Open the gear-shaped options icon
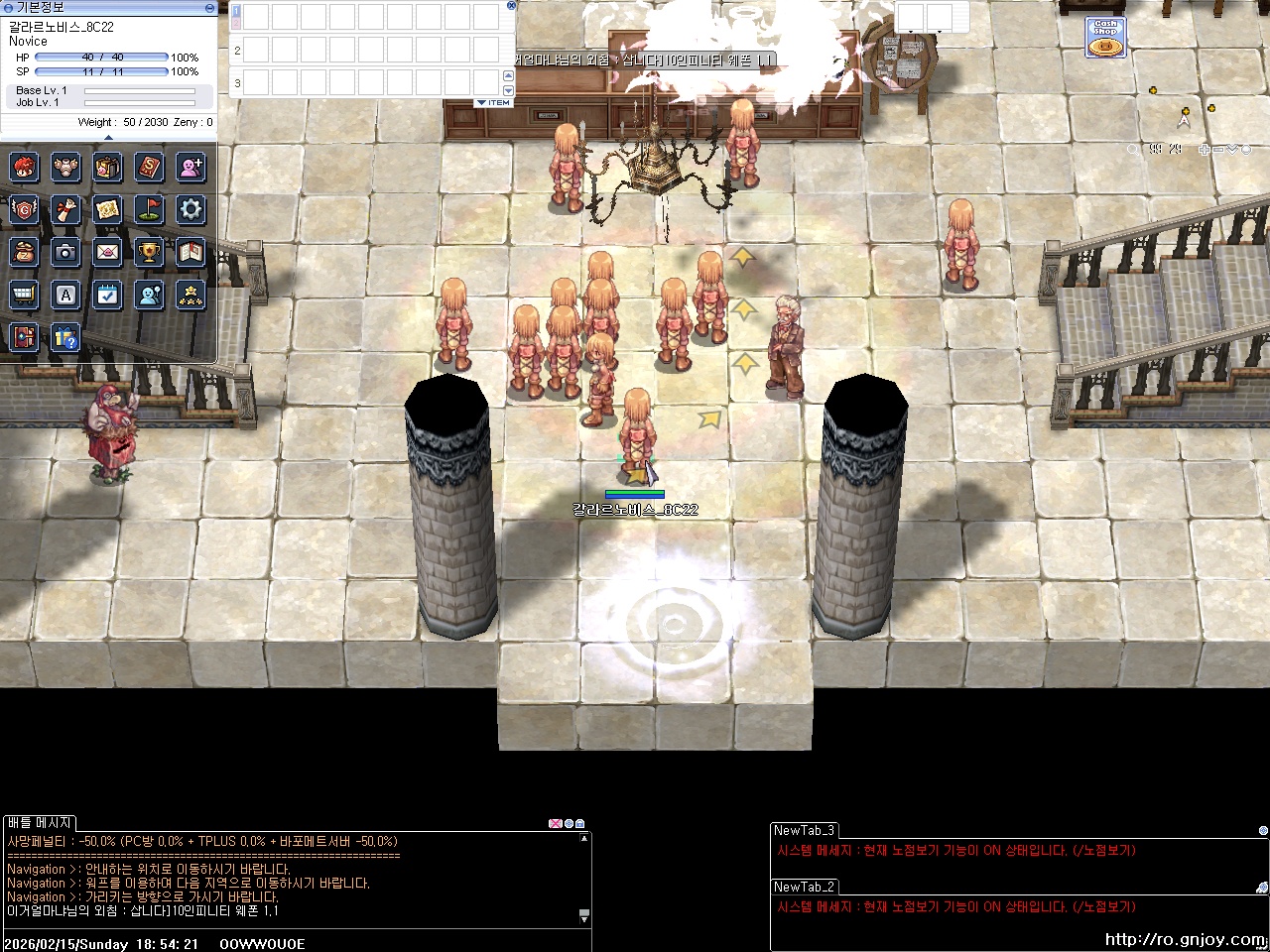The image size is (1270, 952). [x=190, y=209]
